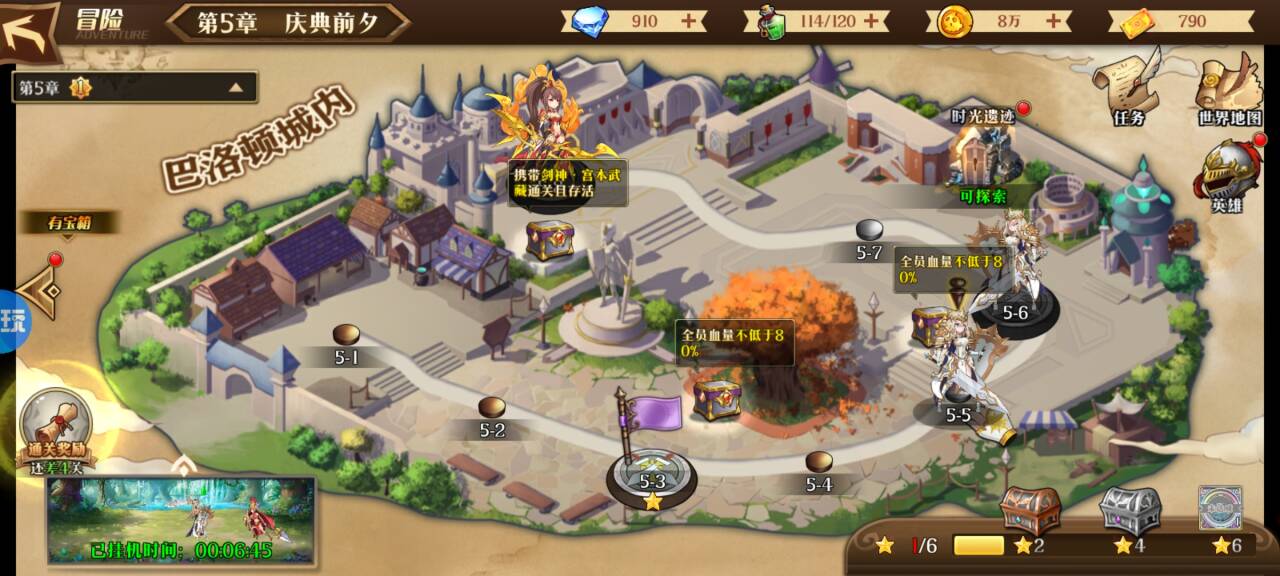Claim the bronze 2-star chest
Viewport: 1280px width, 576px height.
click(1030, 510)
